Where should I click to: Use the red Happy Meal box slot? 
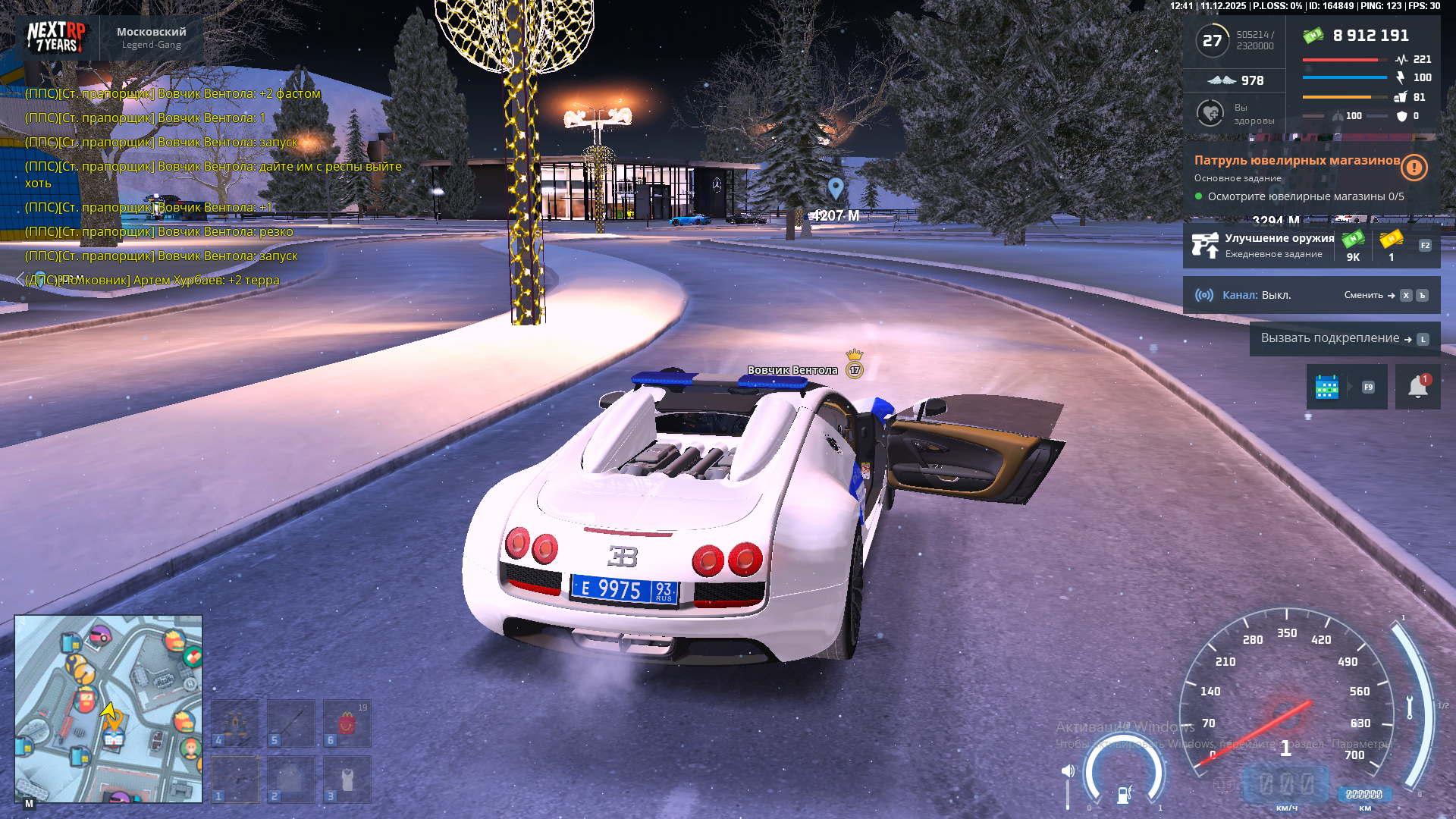(x=347, y=722)
